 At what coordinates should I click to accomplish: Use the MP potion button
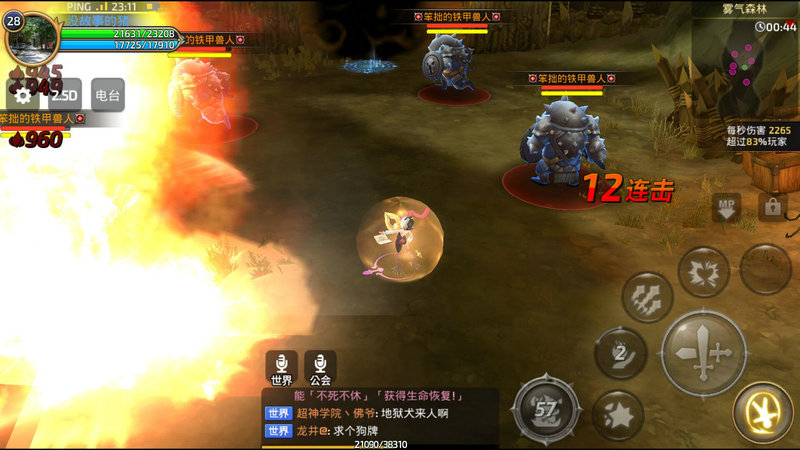pos(726,207)
